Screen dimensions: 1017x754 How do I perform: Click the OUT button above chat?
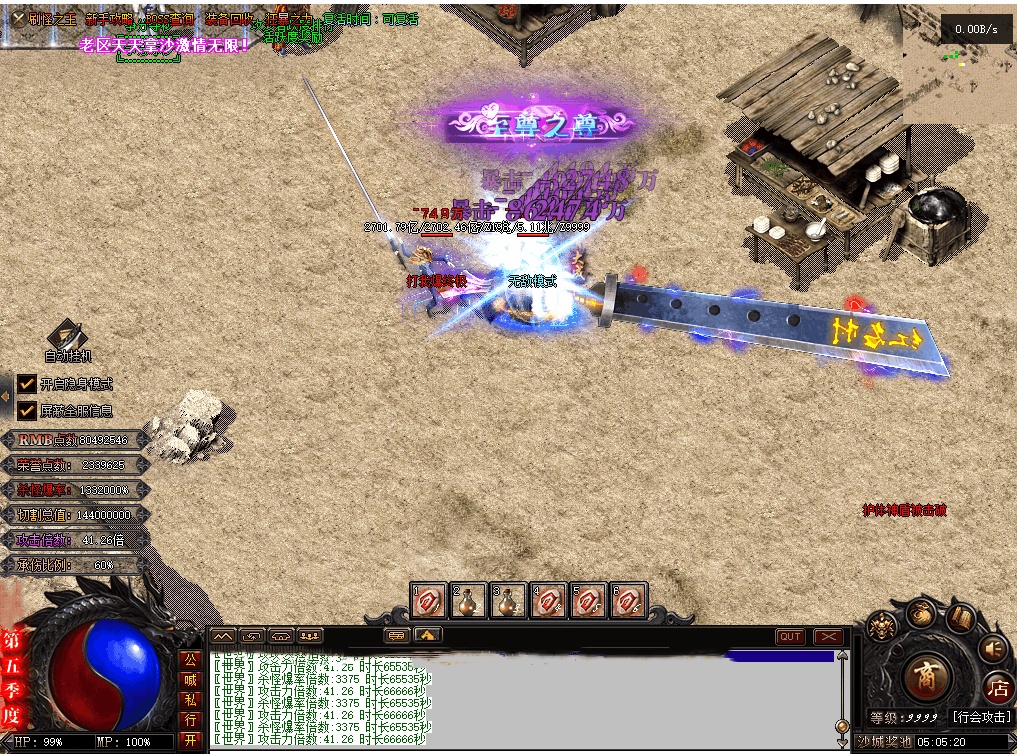(790, 636)
